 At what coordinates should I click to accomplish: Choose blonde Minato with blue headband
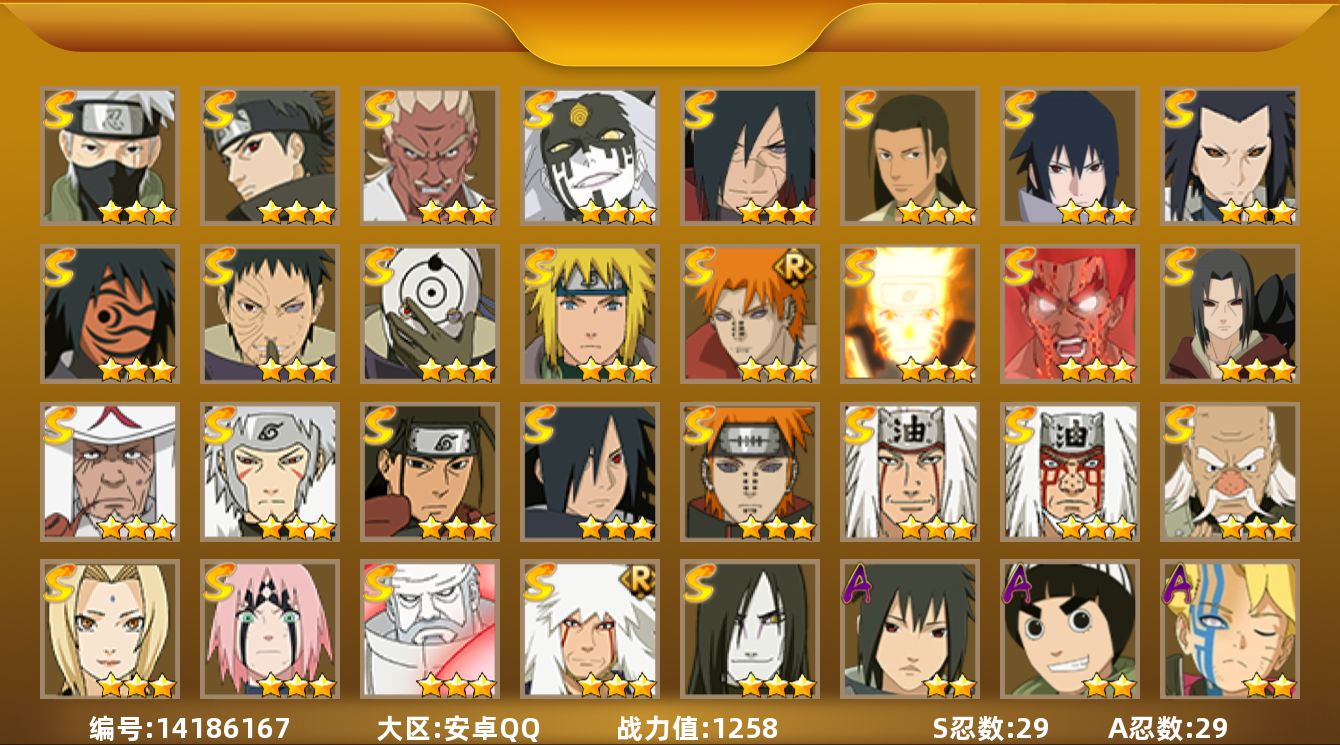pyautogui.click(x=589, y=313)
